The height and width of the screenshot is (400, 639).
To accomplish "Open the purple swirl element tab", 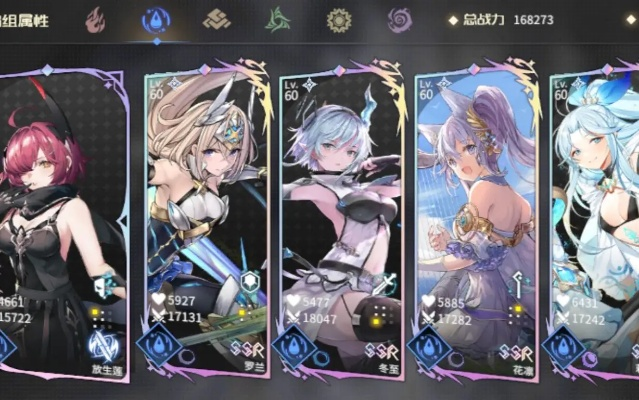I will [399, 19].
